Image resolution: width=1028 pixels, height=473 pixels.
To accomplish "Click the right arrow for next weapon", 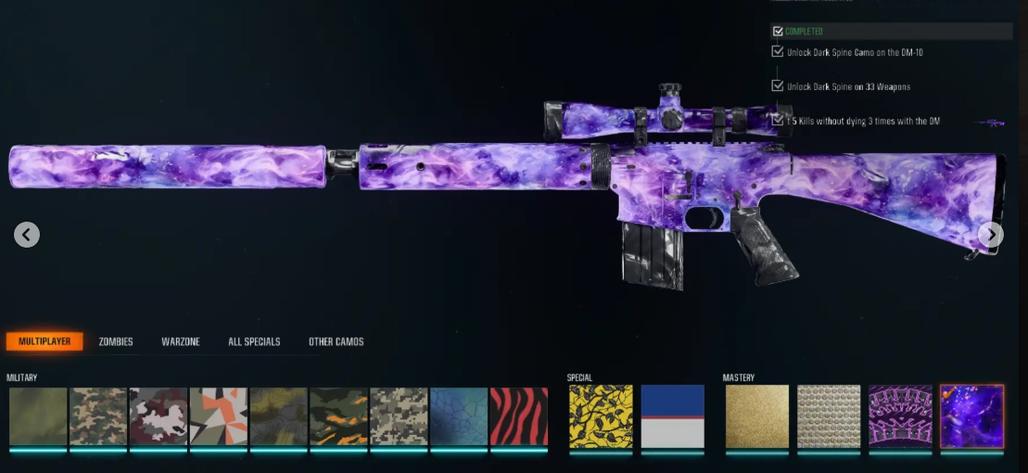I will point(990,235).
